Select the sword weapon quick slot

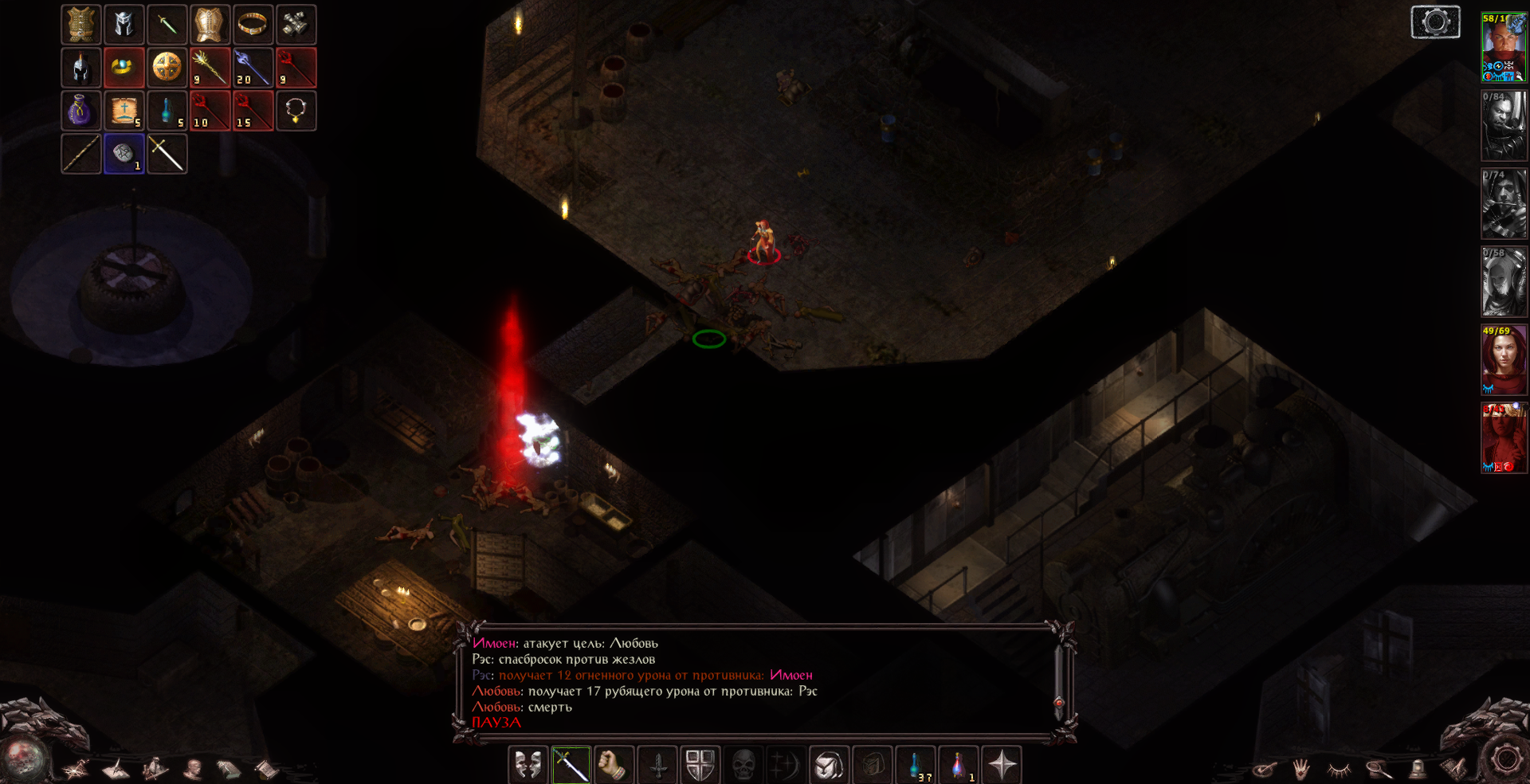[x=571, y=766]
